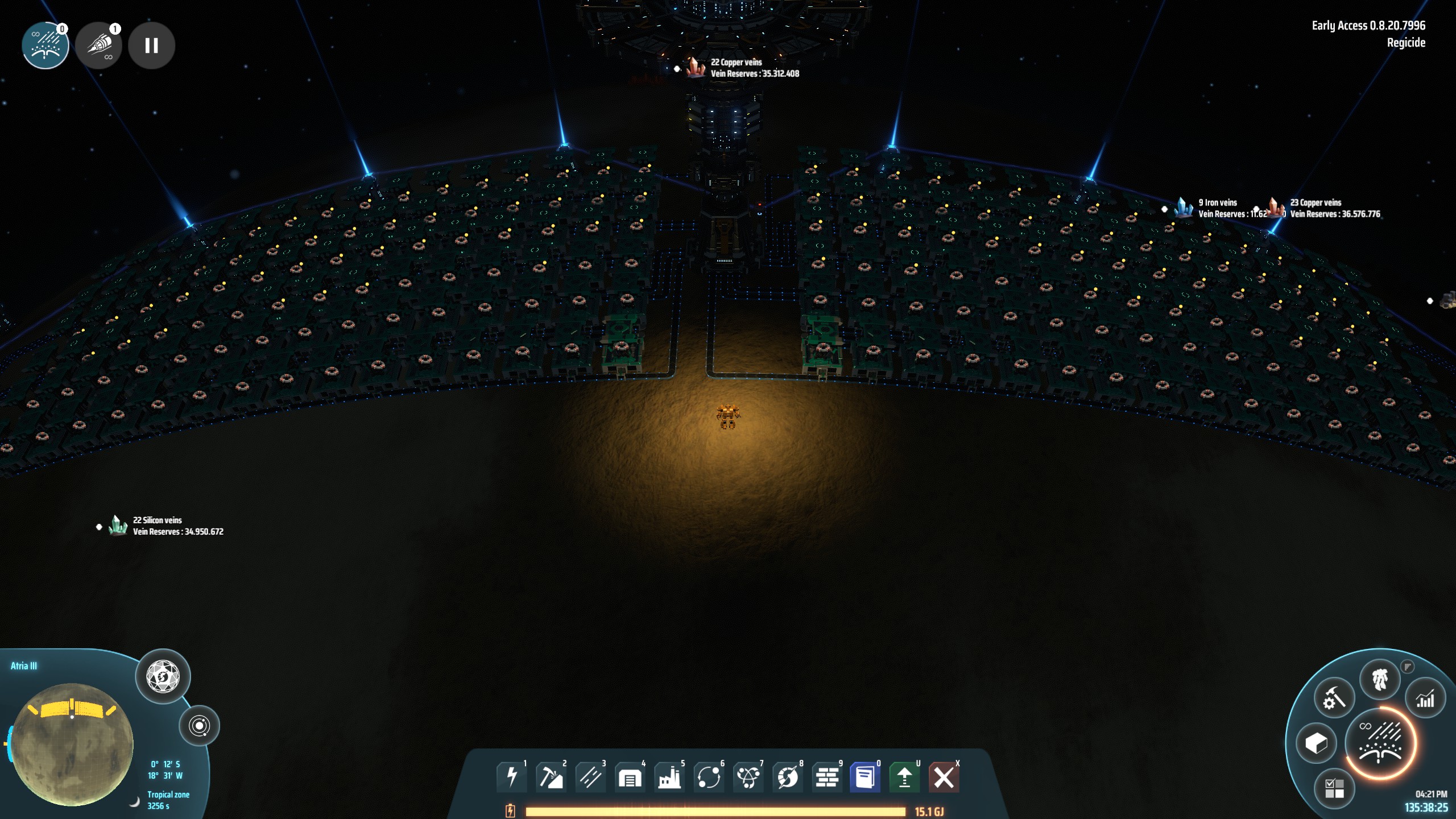Image resolution: width=1456 pixels, height=819 pixels.
Task: Pause the game with the pause button
Action: tap(151, 45)
